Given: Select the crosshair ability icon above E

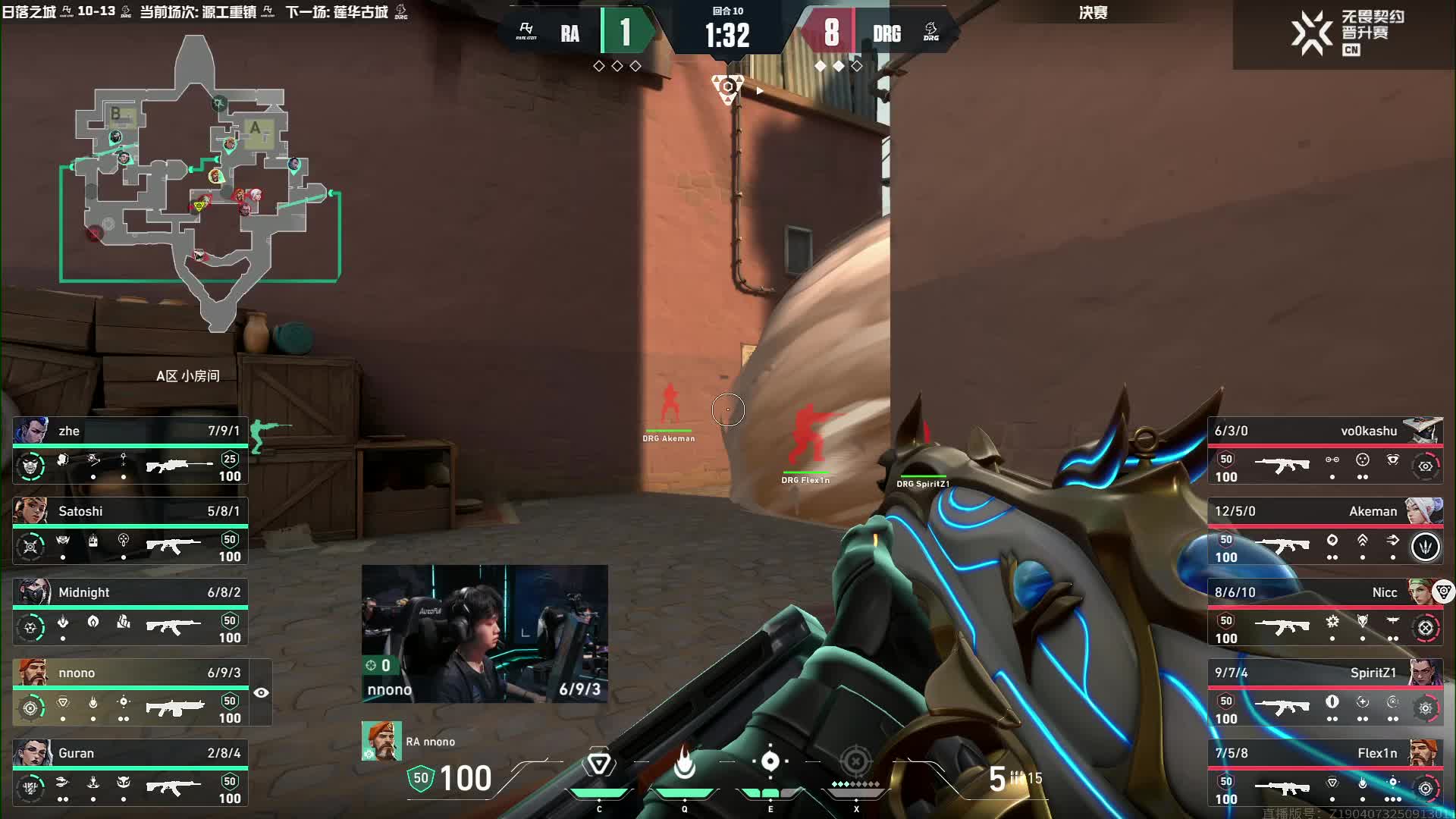Looking at the screenshot, I should [x=770, y=761].
